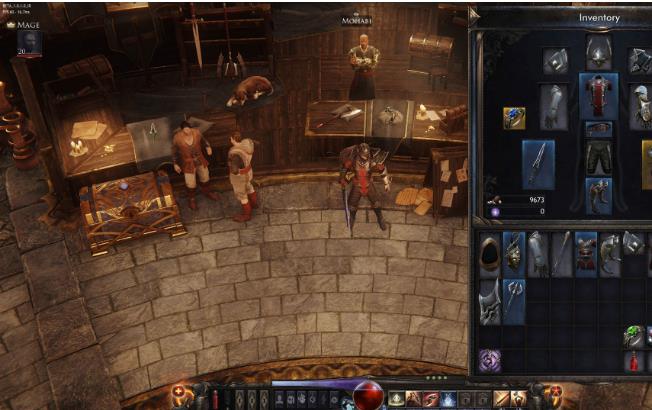Select the staff in the bag
Screen dimensions: 652x410
pyautogui.click(x=562, y=254)
